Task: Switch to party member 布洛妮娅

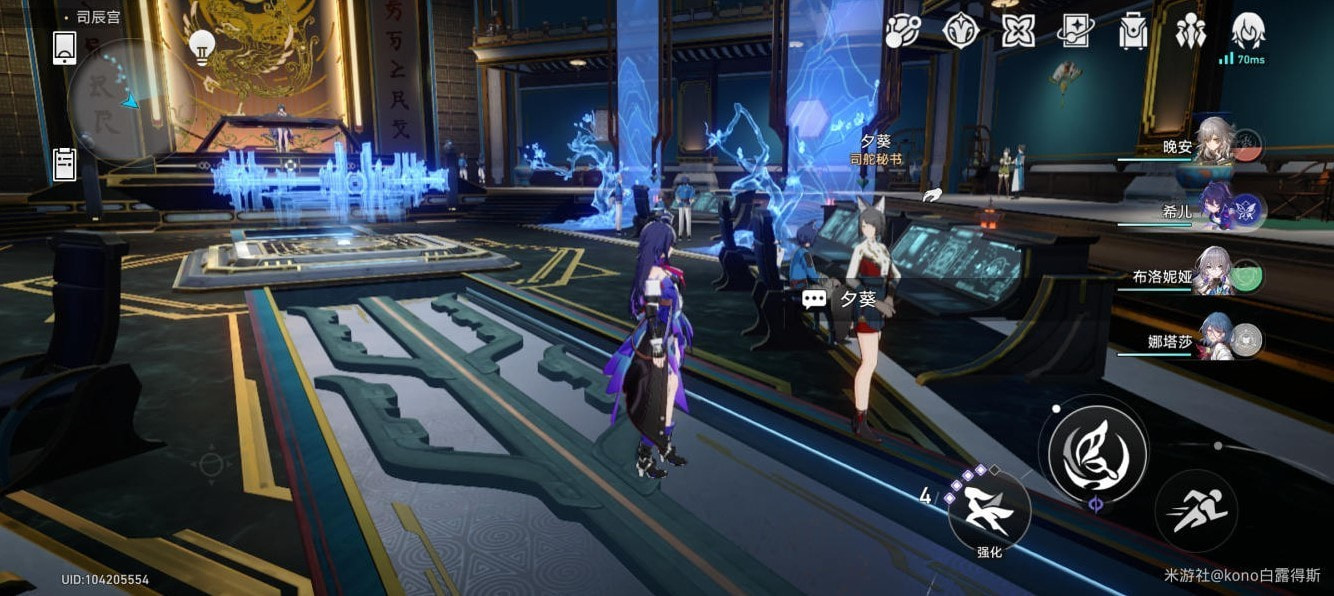Action: coord(1215,276)
